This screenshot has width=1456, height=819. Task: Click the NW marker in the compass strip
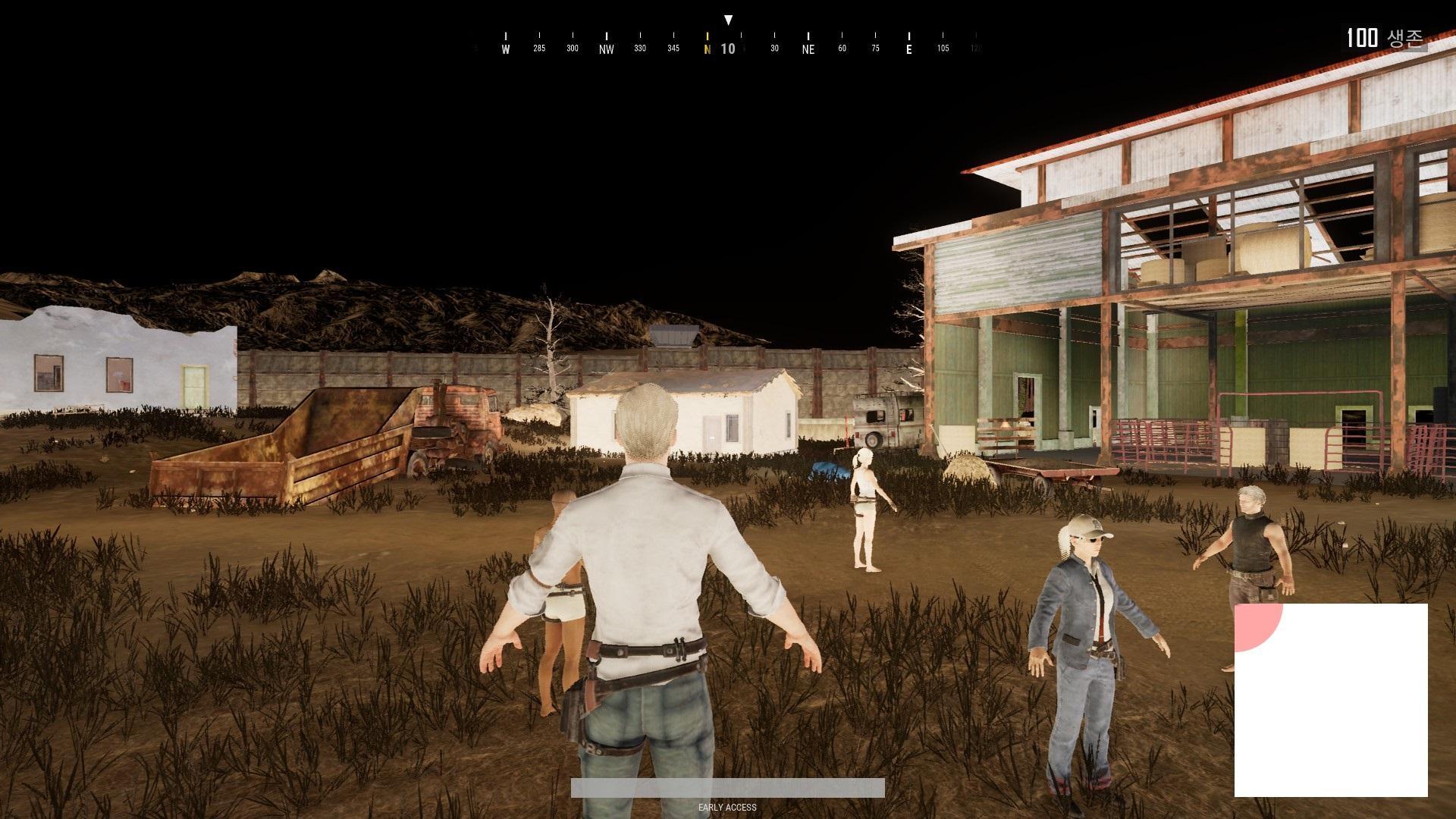[605, 47]
